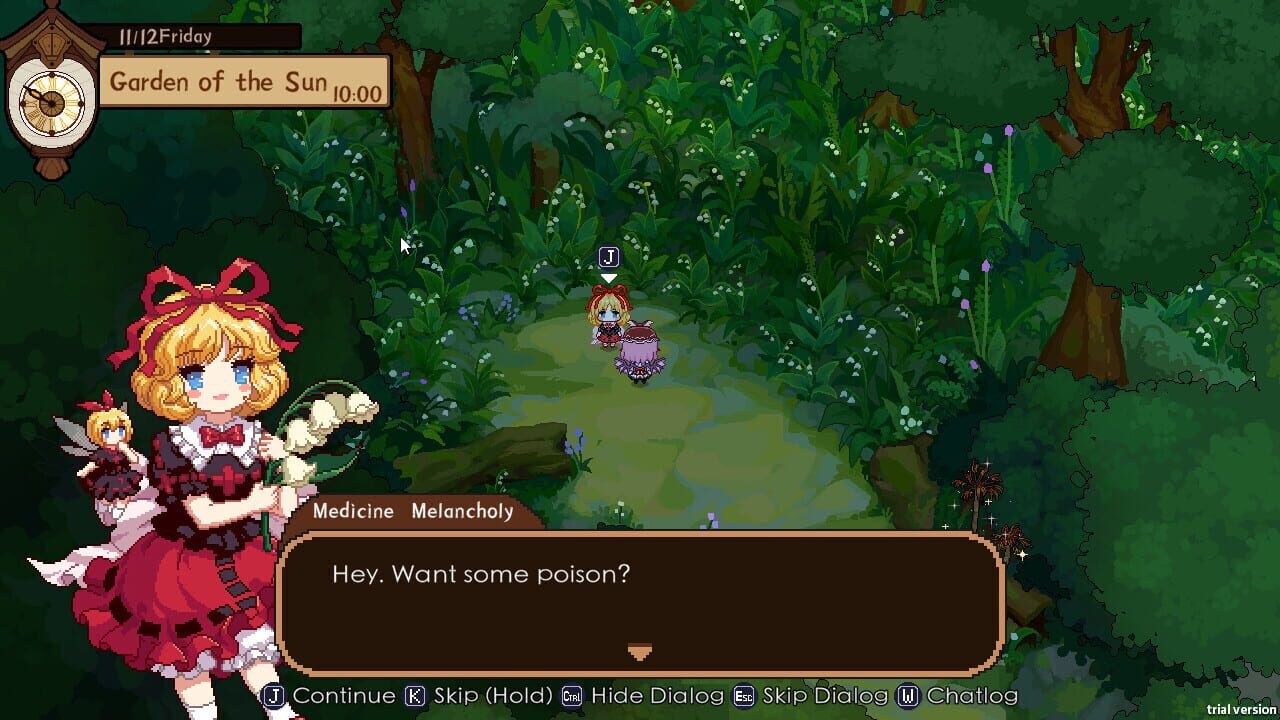Click the Garden of the Sun location banner

coord(218,81)
